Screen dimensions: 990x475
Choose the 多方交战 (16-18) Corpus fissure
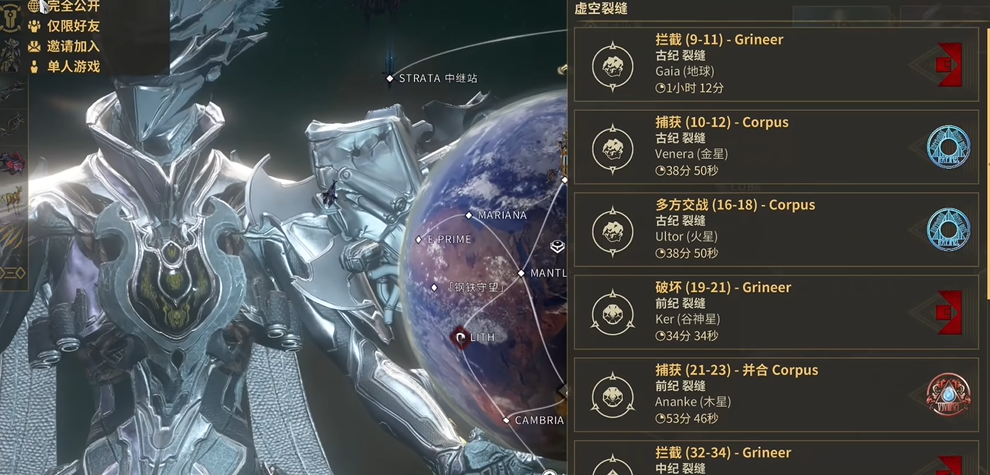click(x=774, y=229)
